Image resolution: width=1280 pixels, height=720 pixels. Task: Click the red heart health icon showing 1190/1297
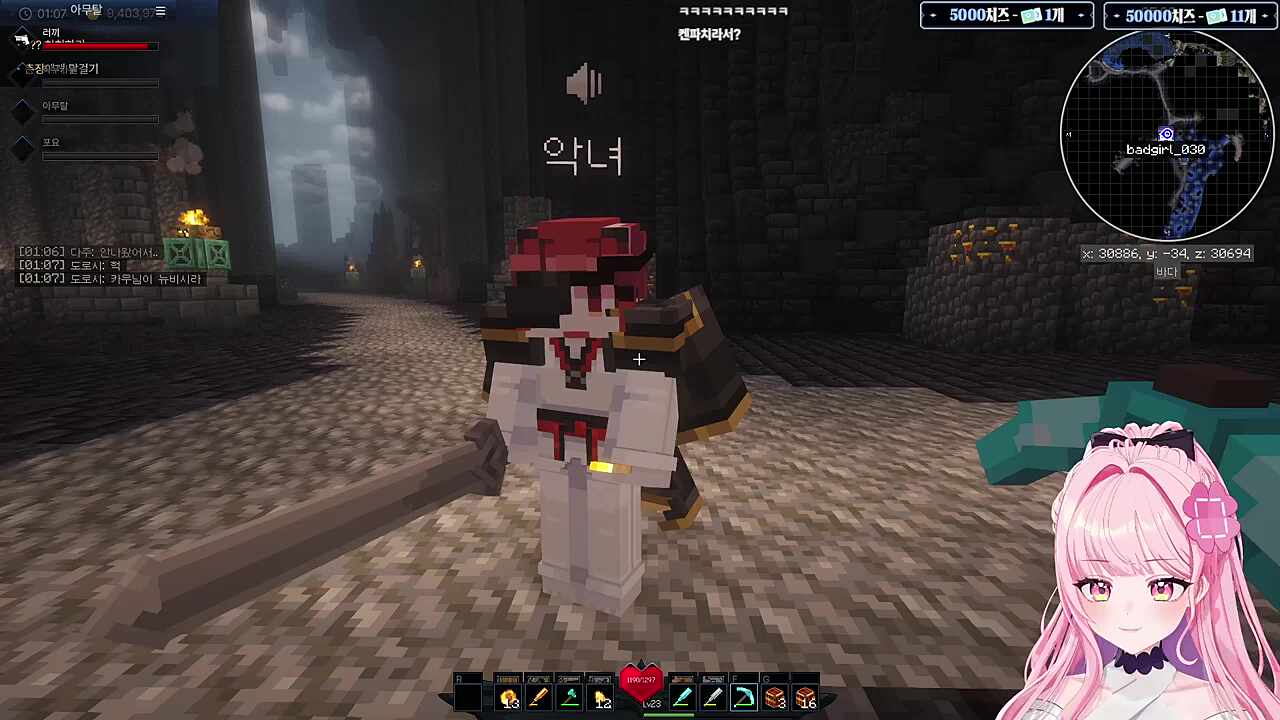click(640, 680)
